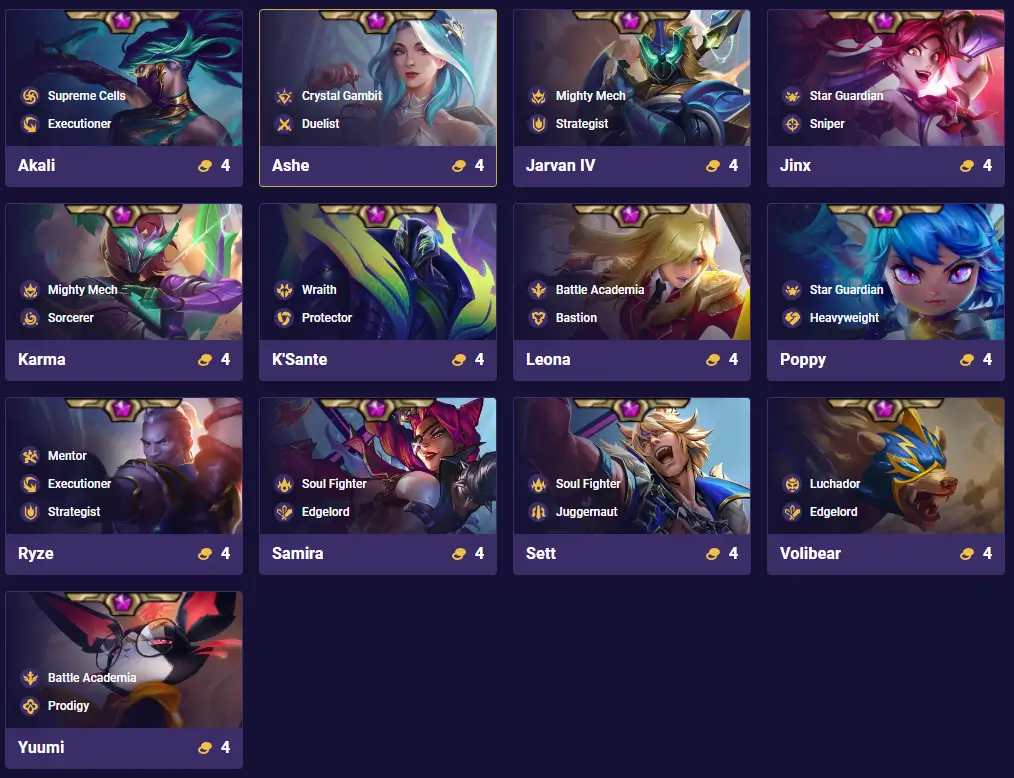This screenshot has width=1014, height=778.
Task: Select the Mentor trait on Ryze
Action: coord(67,456)
